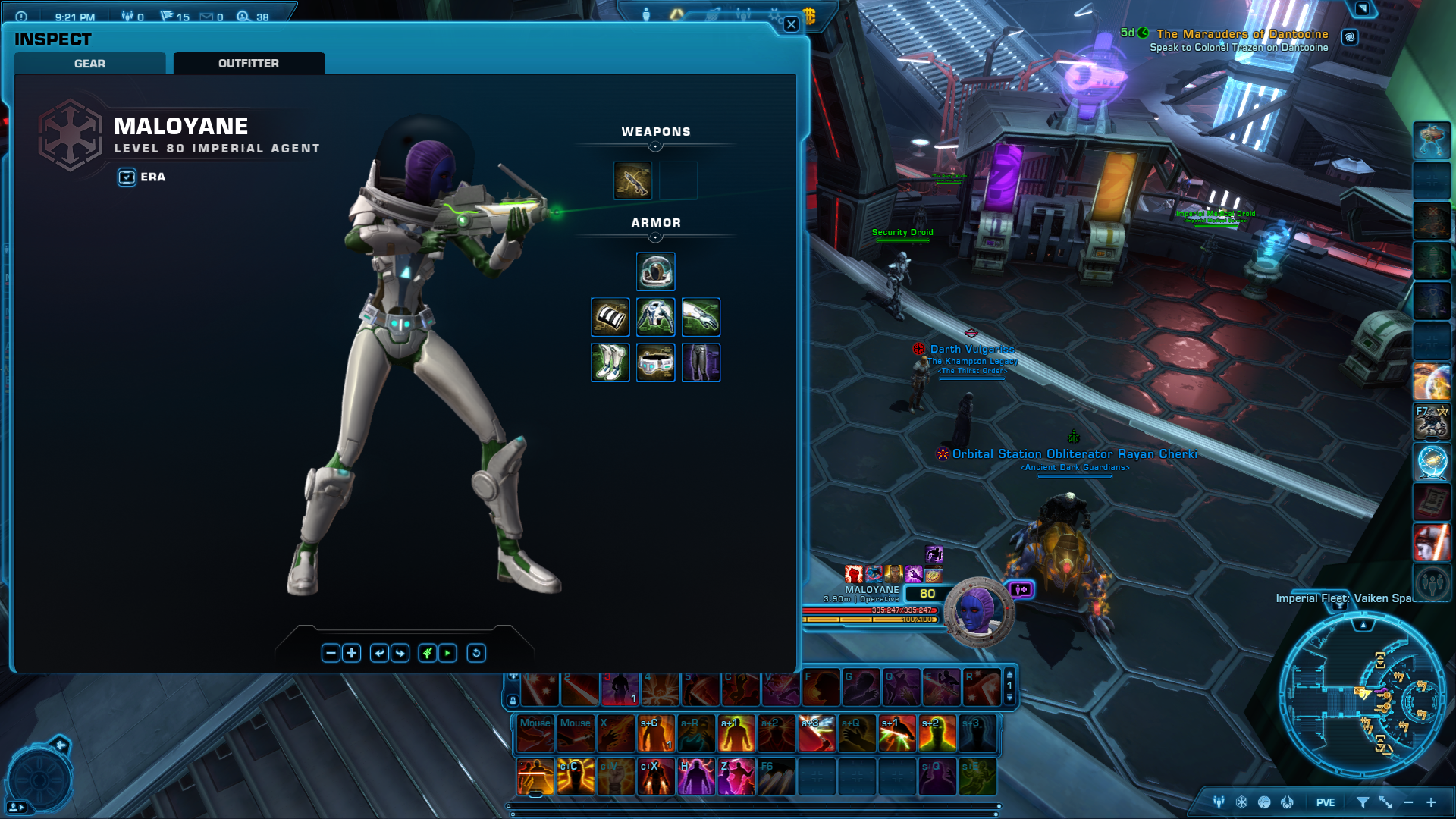Select the blaster rifle weapon slot
Screen dimensions: 1456x819
click(632, 180)
